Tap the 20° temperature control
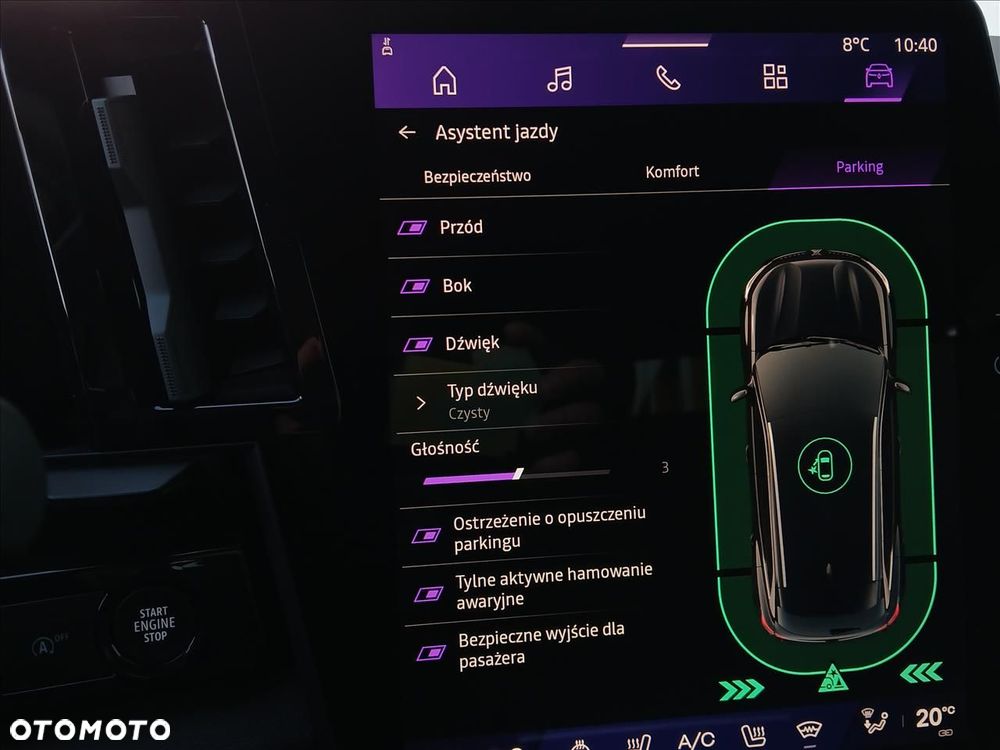 tap(933, 718)
